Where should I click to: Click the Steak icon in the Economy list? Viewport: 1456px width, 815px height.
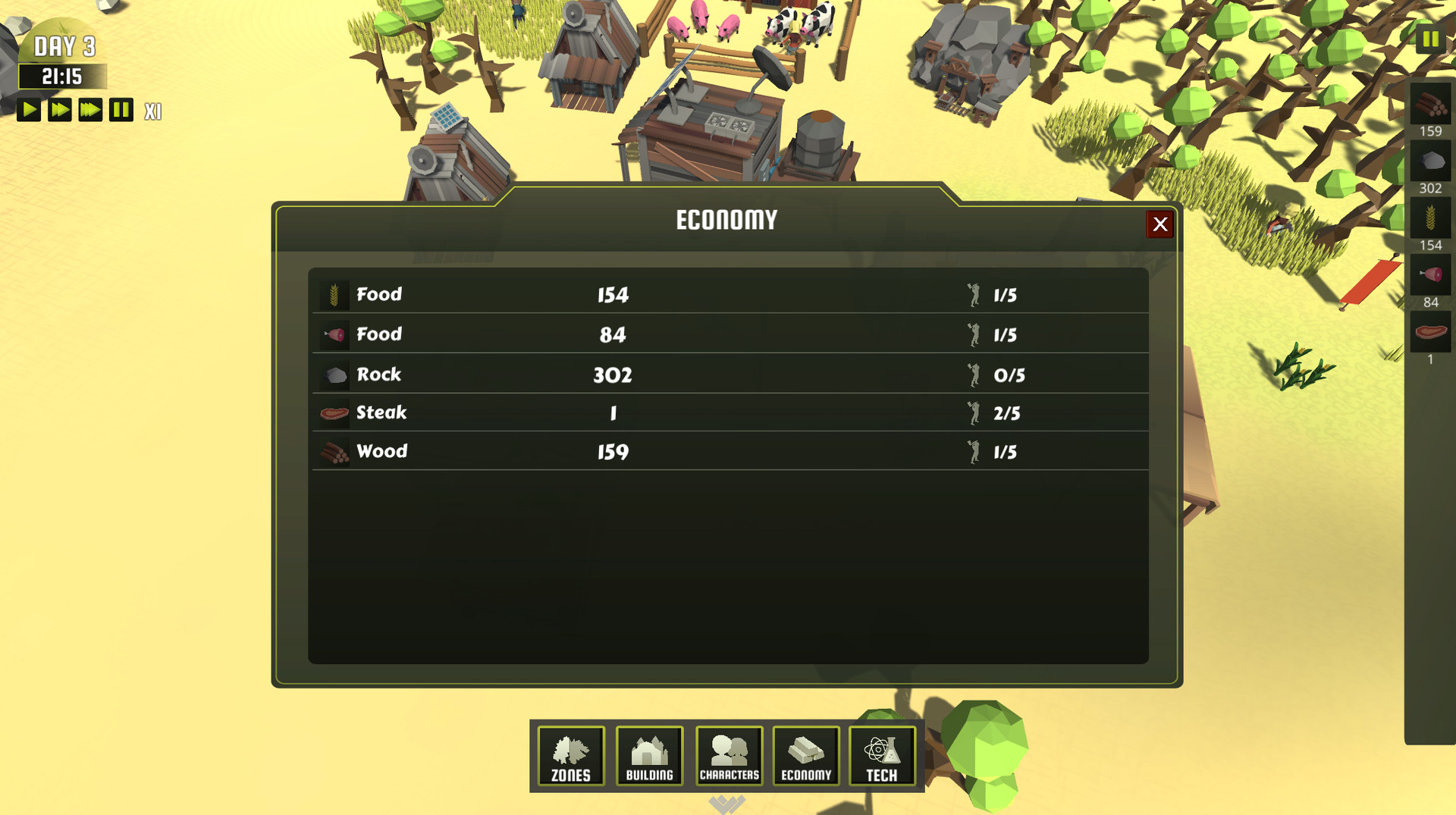point(334,412)
